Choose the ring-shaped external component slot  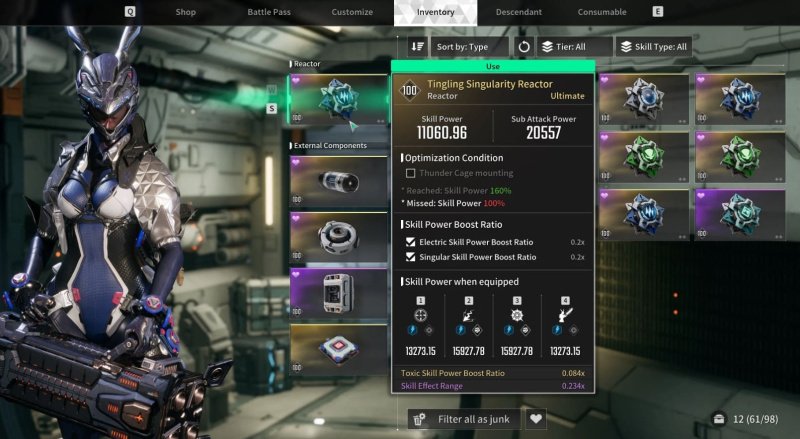338,237
